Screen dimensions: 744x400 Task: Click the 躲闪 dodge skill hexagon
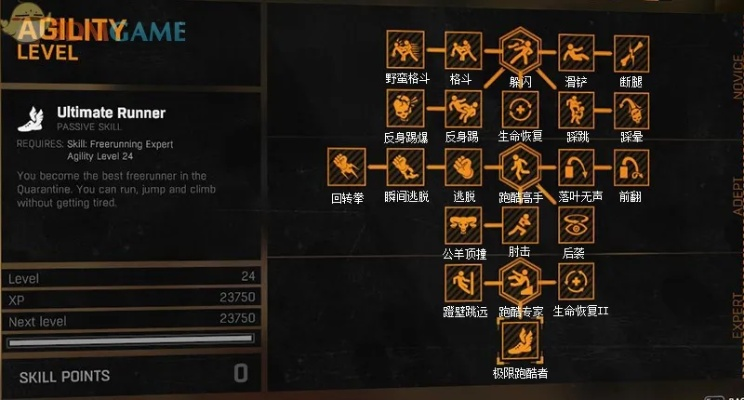click(519, 48)
